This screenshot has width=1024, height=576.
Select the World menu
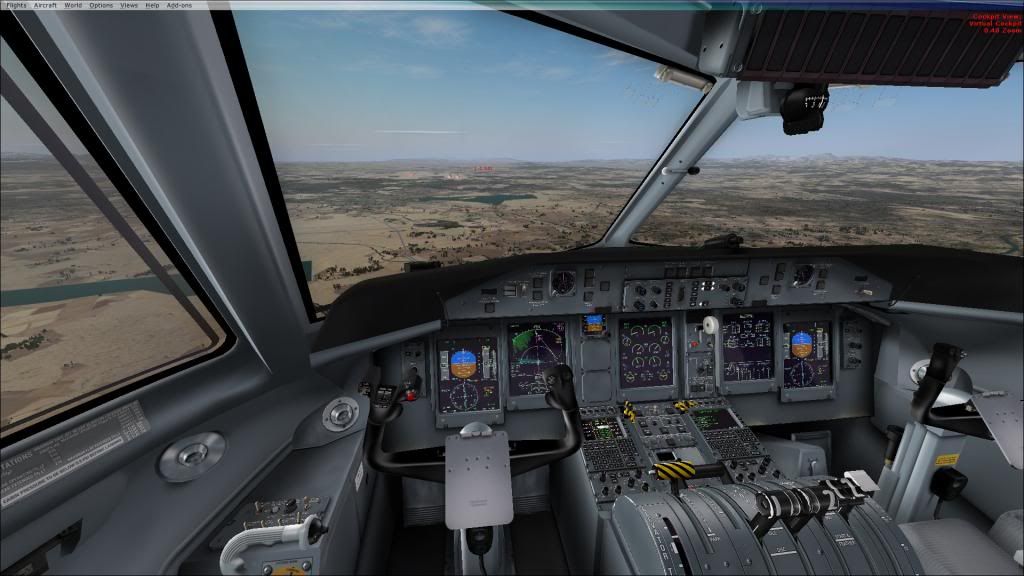tap(73, 5)
